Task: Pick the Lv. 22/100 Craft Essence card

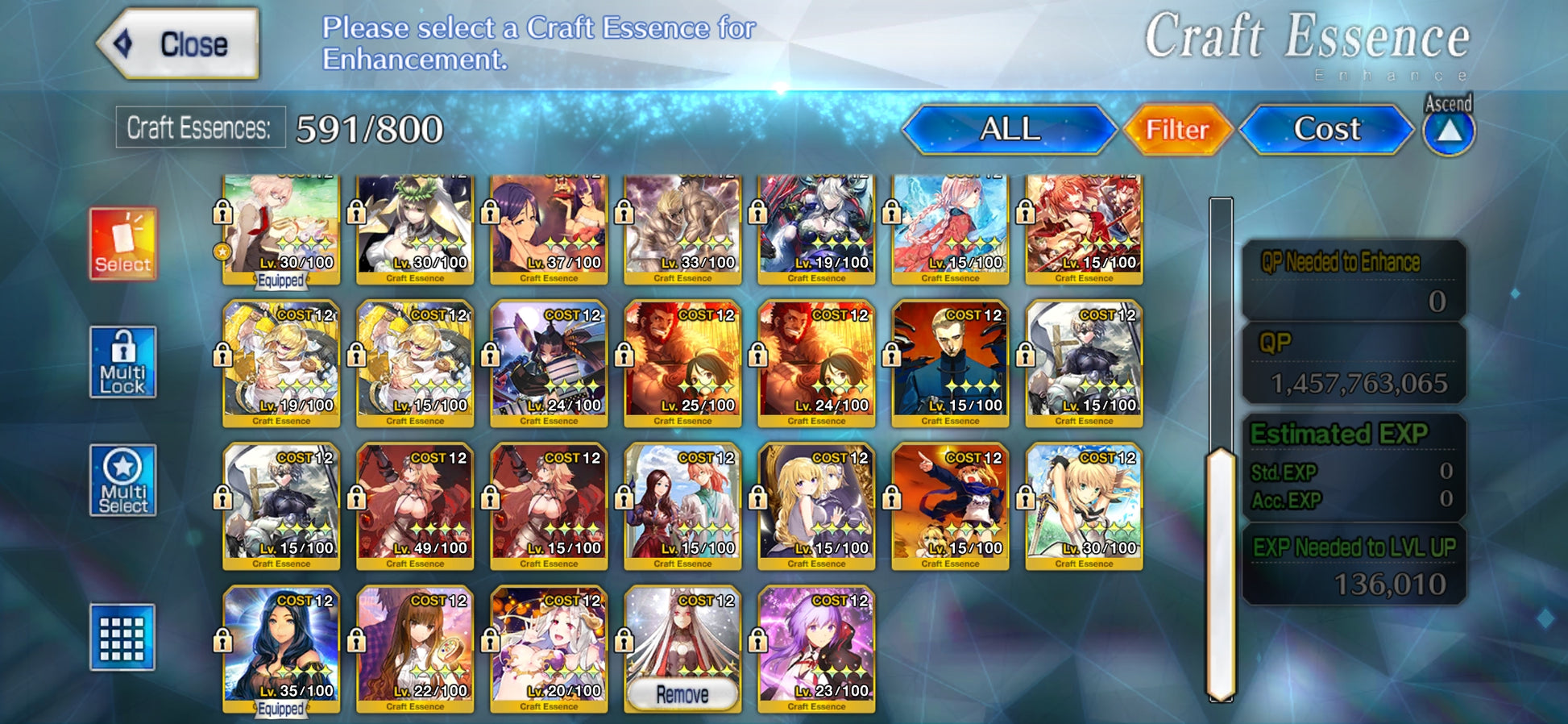Action: tap(415, 649)
